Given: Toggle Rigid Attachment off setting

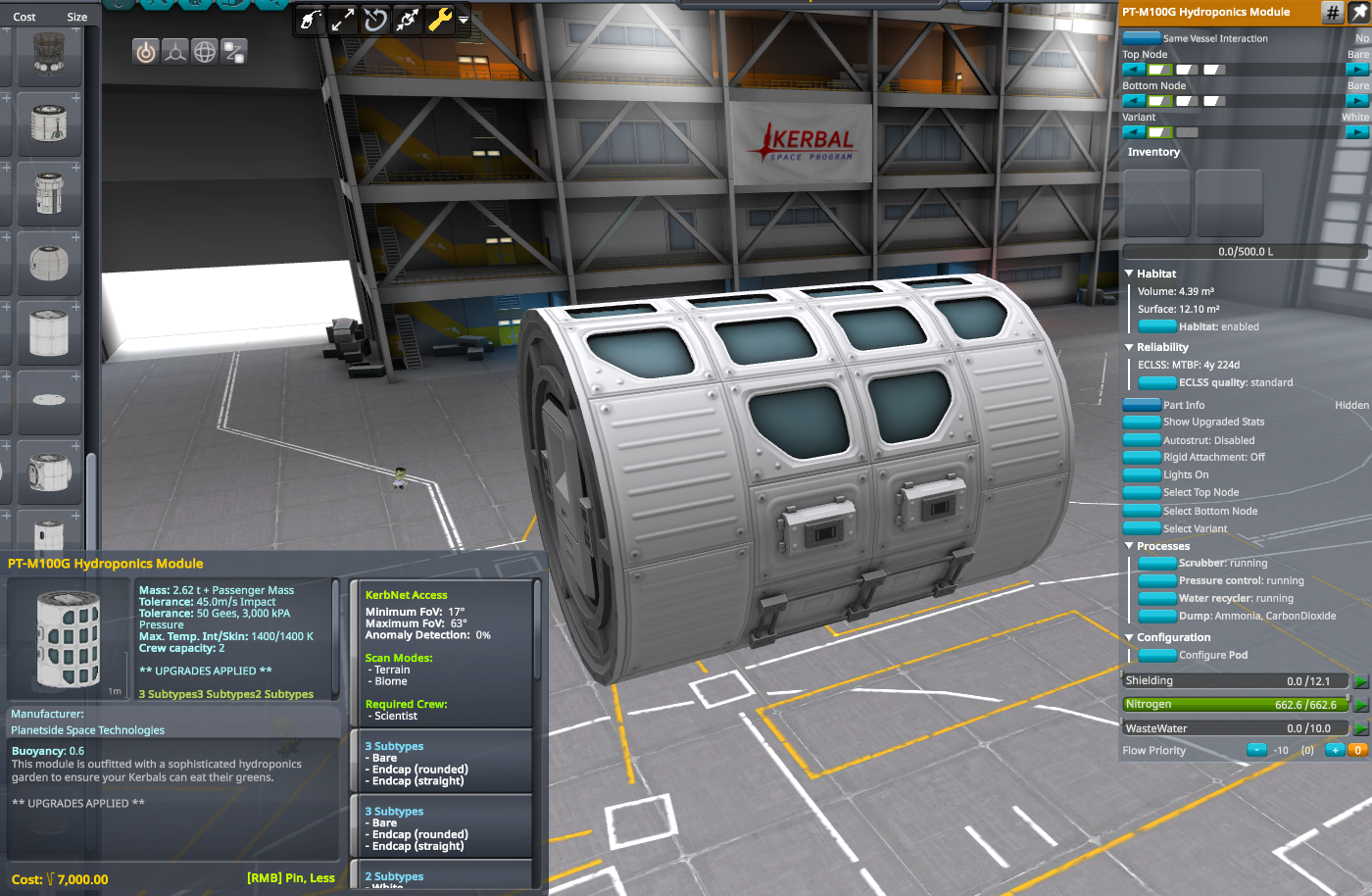Looking at the screenshot, I should click(x=1142, y=457).
